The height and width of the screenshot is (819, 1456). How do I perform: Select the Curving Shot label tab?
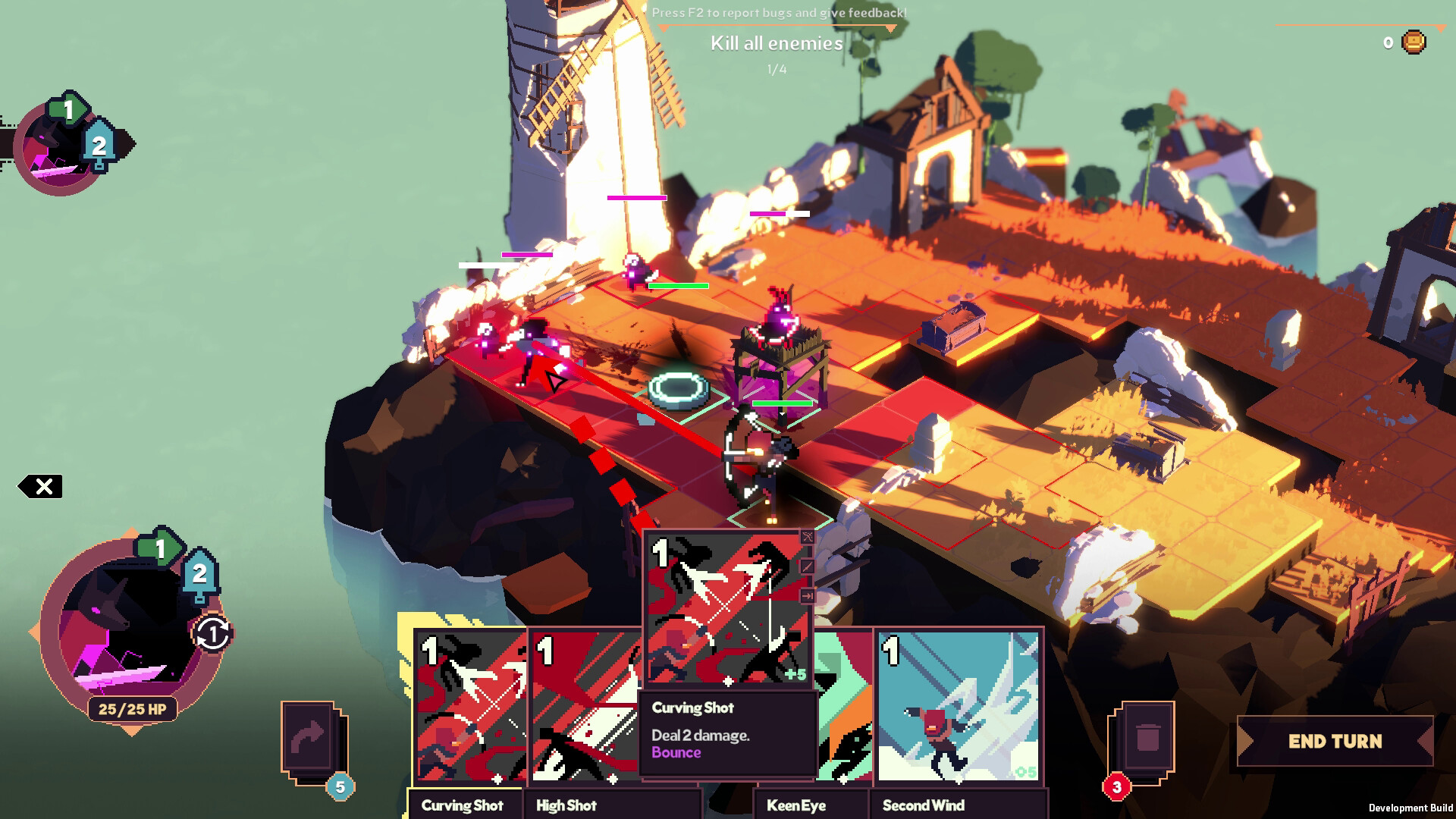465,805
